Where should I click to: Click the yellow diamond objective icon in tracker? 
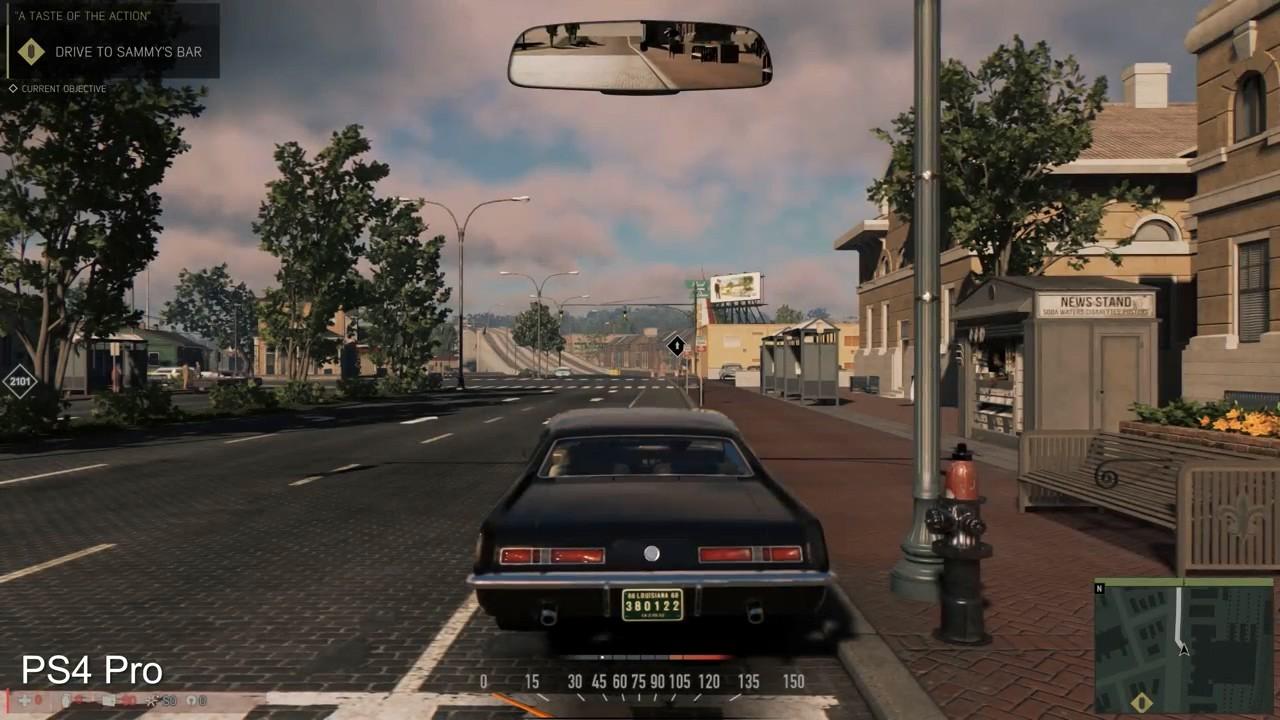pos(31,51)
